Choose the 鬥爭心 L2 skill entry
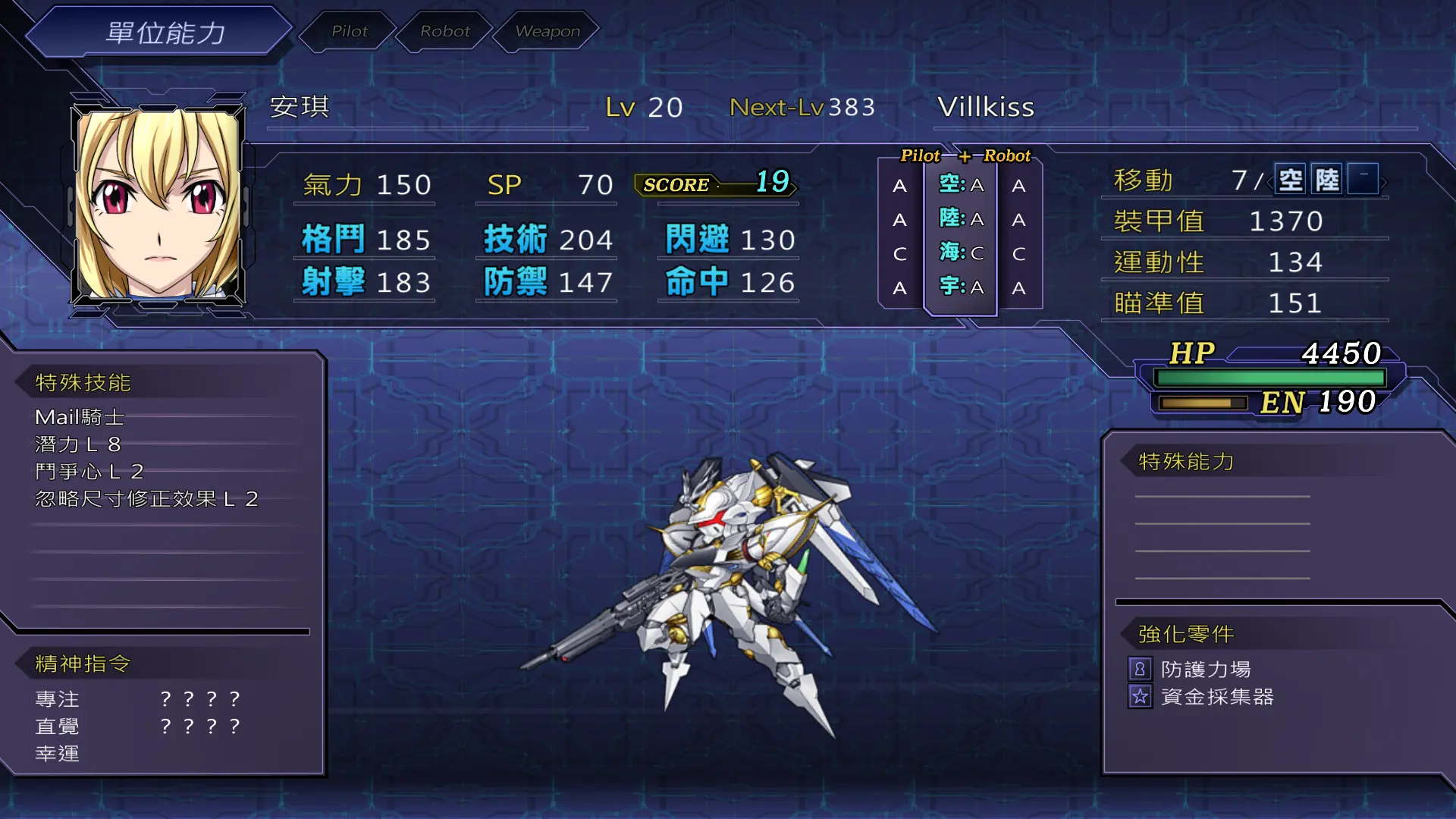Screen dimensions: 1456x819 (x=89, y=472)
